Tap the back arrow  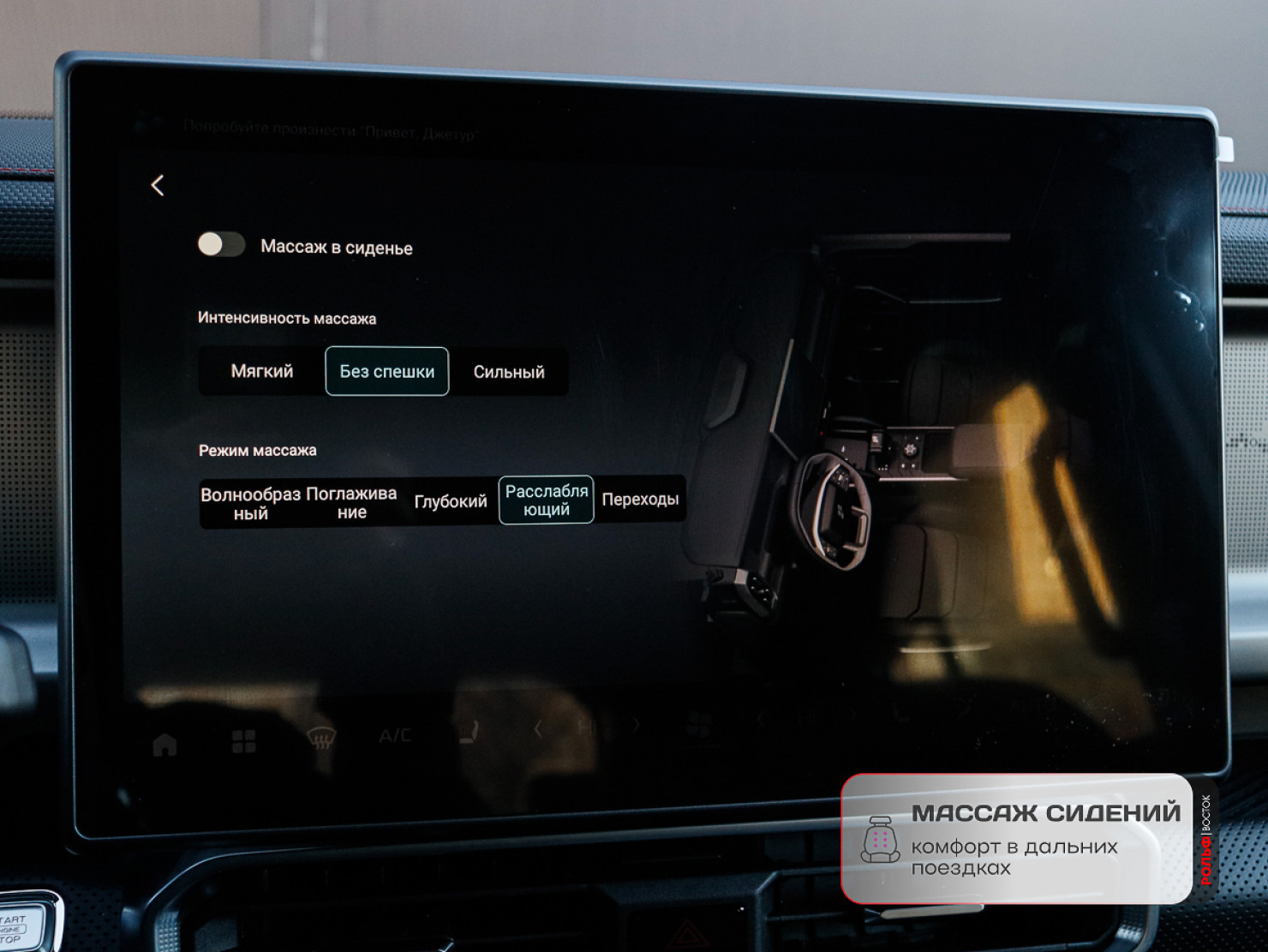point(158,185)
